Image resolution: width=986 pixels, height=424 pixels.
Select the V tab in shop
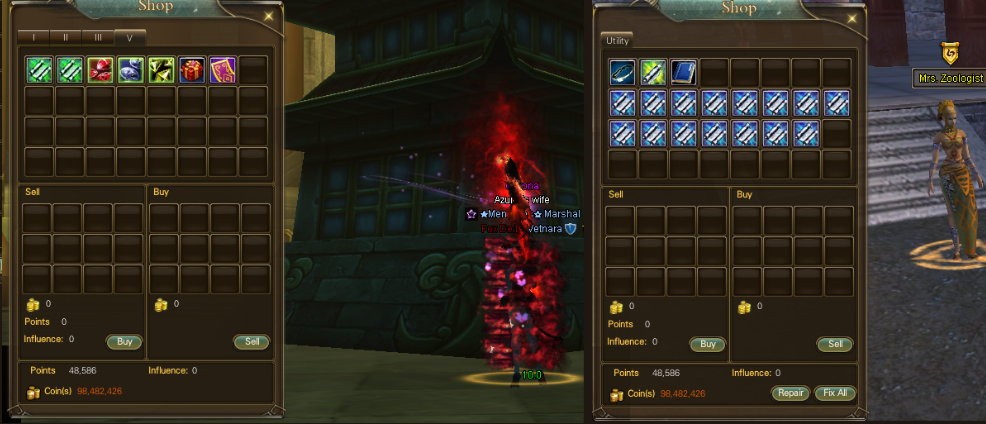pos(130,37)
